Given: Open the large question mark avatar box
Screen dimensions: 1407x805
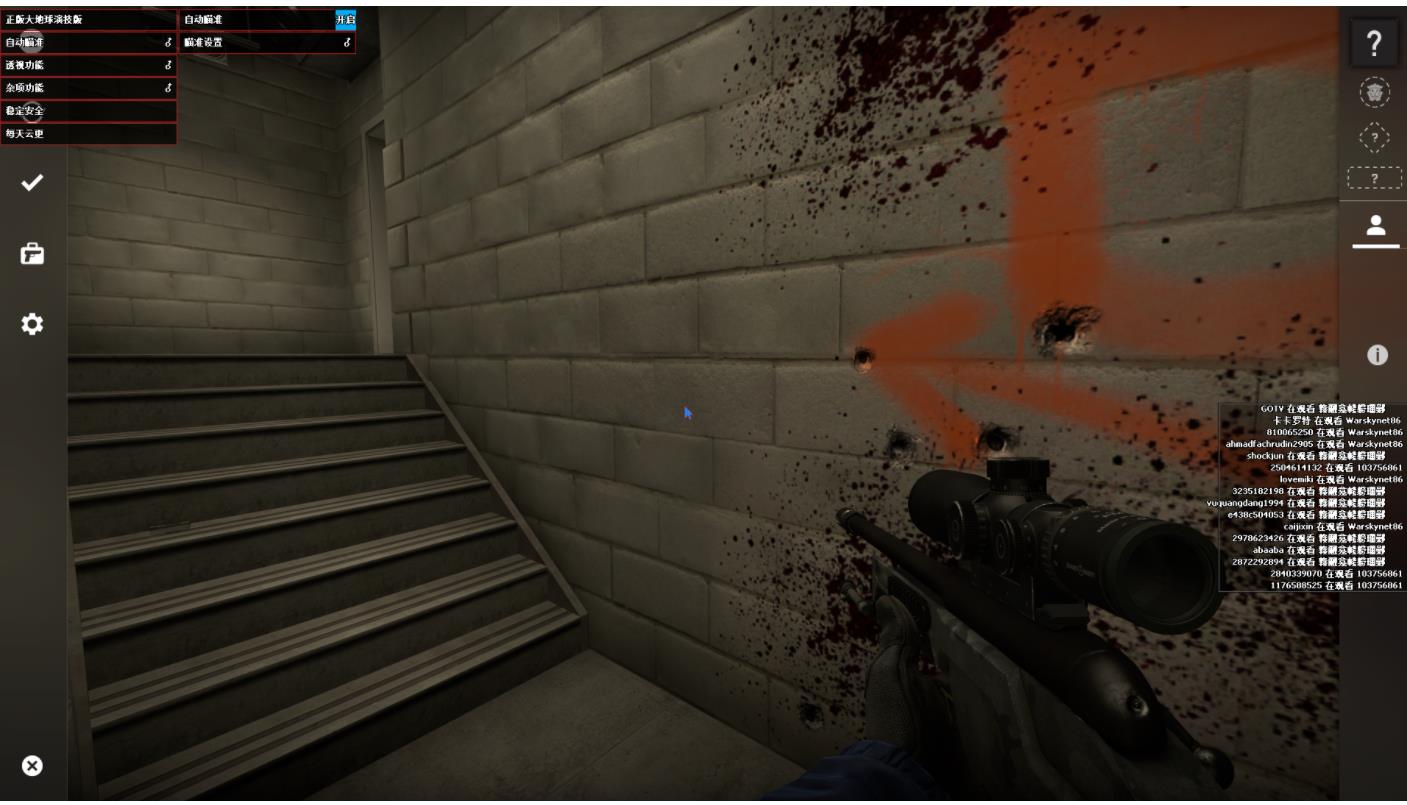Looking at the screenshot, I should pyautogui.click(x=1375, y=43).
